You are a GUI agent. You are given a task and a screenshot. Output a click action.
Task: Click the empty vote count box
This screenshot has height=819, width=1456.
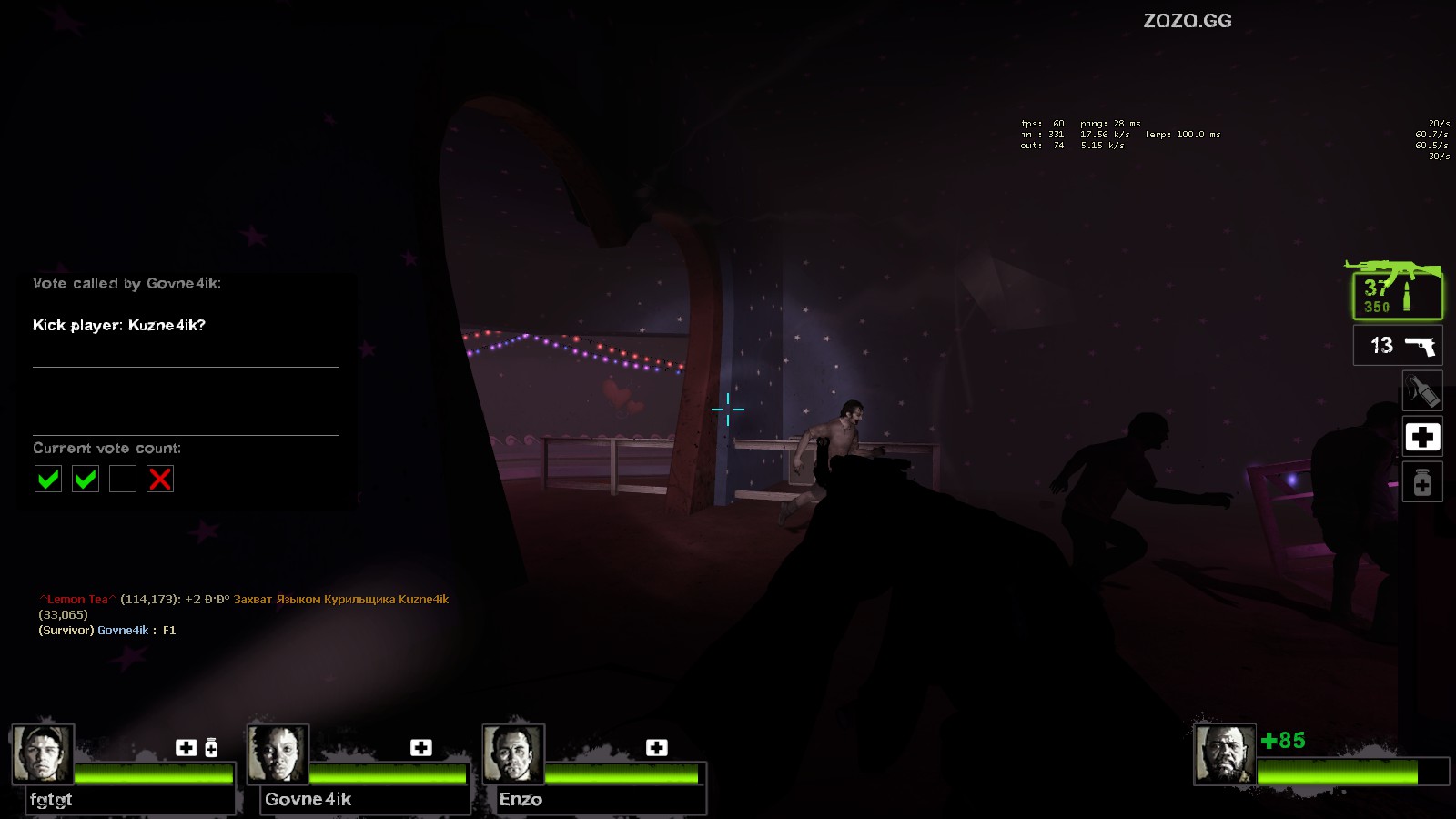tap(123, 479)
